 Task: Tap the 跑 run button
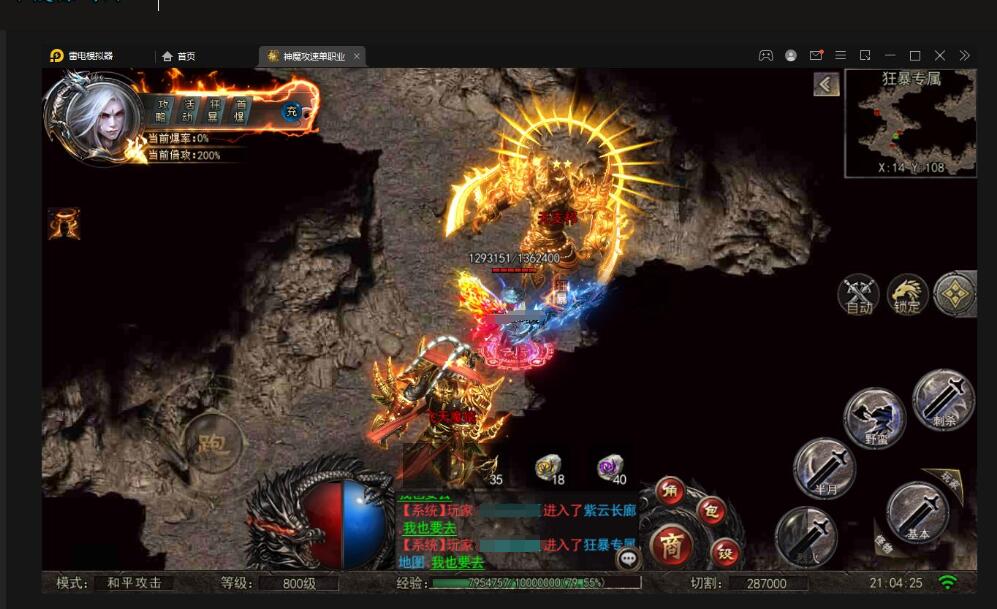tap(212, 442)
